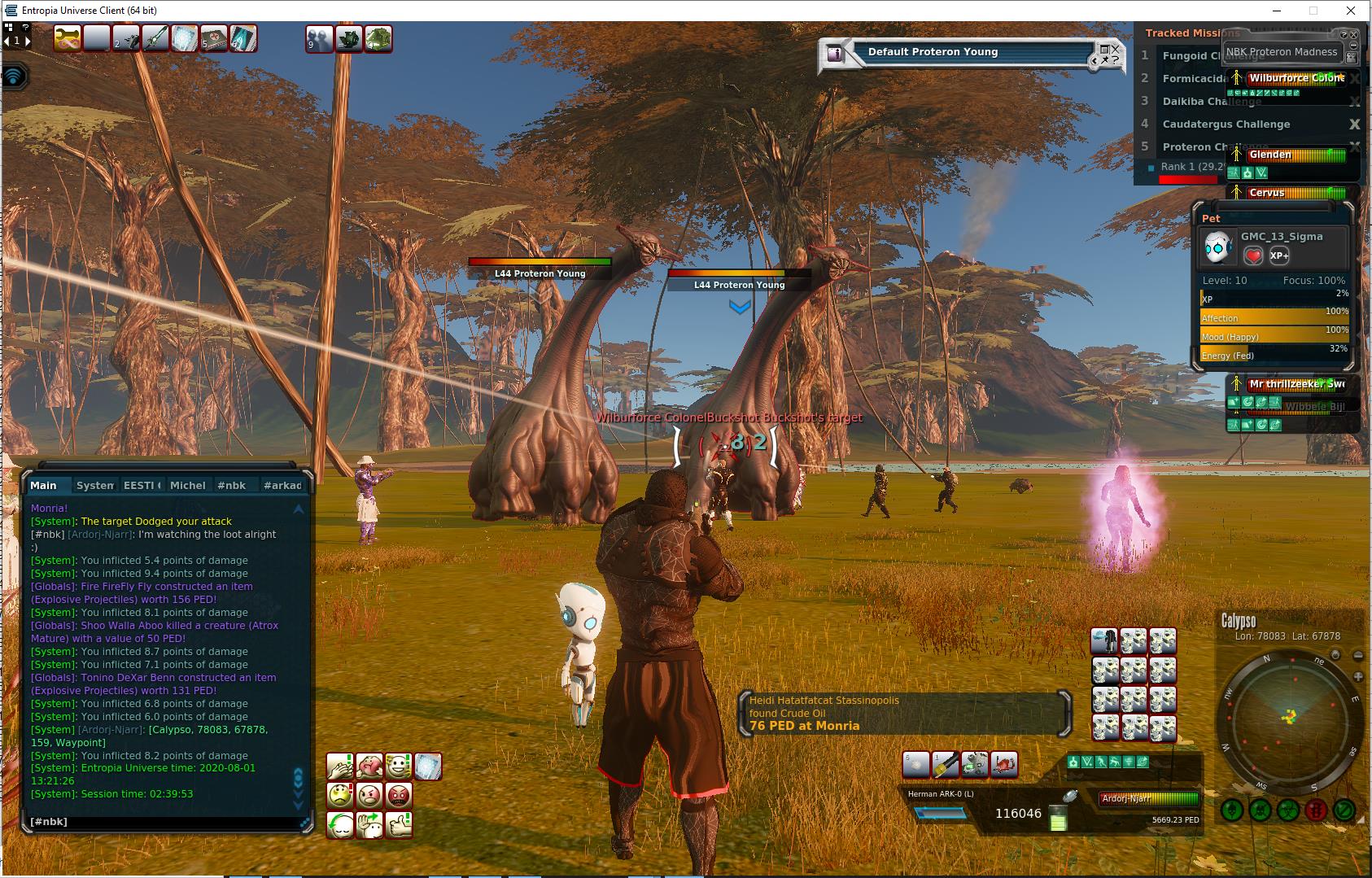Screen dimensions: 1372x878
Task: Click the pet heart affection button
Action: tap(1253, 256)
